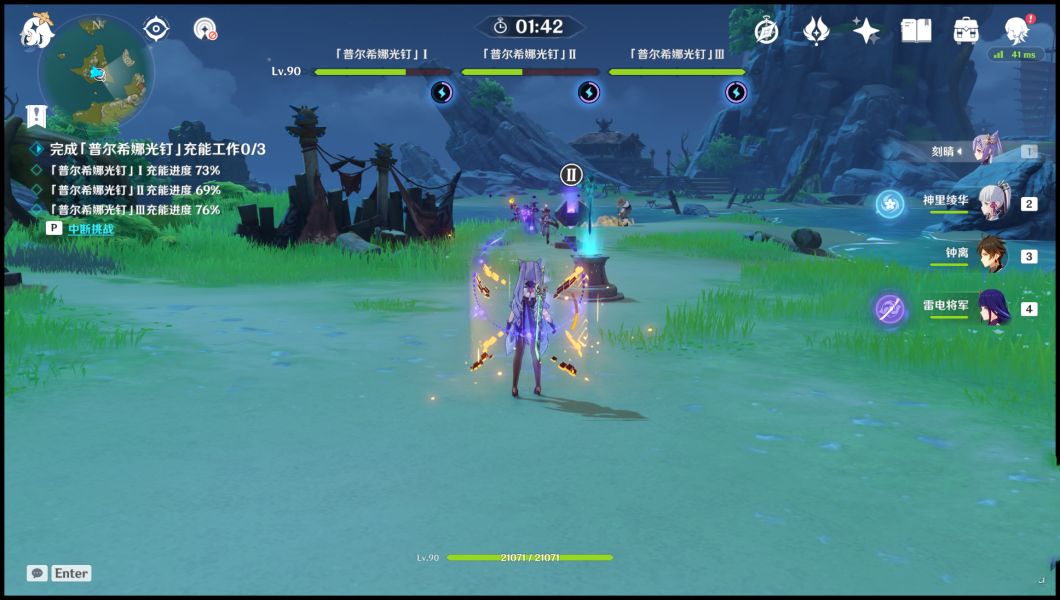Open the quest log banner icon
Image resolution: width=1060 pixels, height=600 pixels.
pos(37,116)
